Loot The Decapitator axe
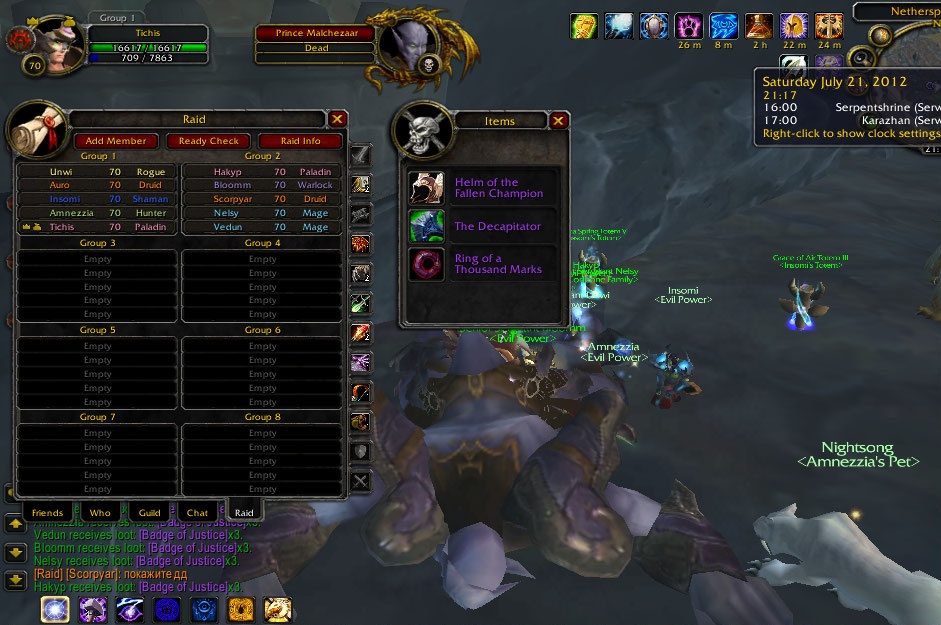 [484, 227]
